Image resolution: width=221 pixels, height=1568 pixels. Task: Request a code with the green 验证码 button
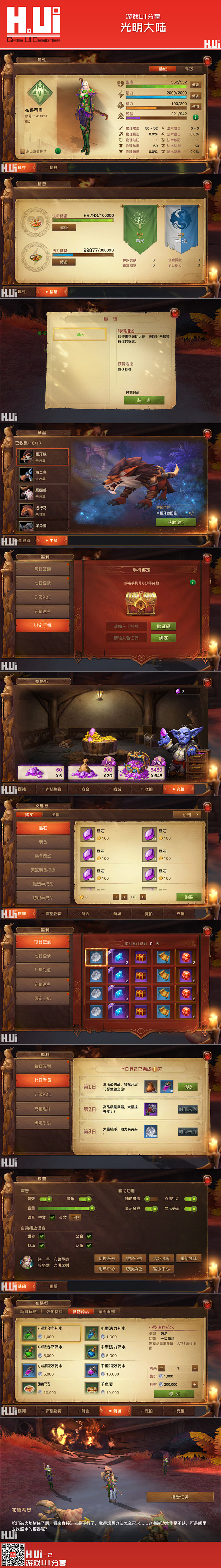163,626
